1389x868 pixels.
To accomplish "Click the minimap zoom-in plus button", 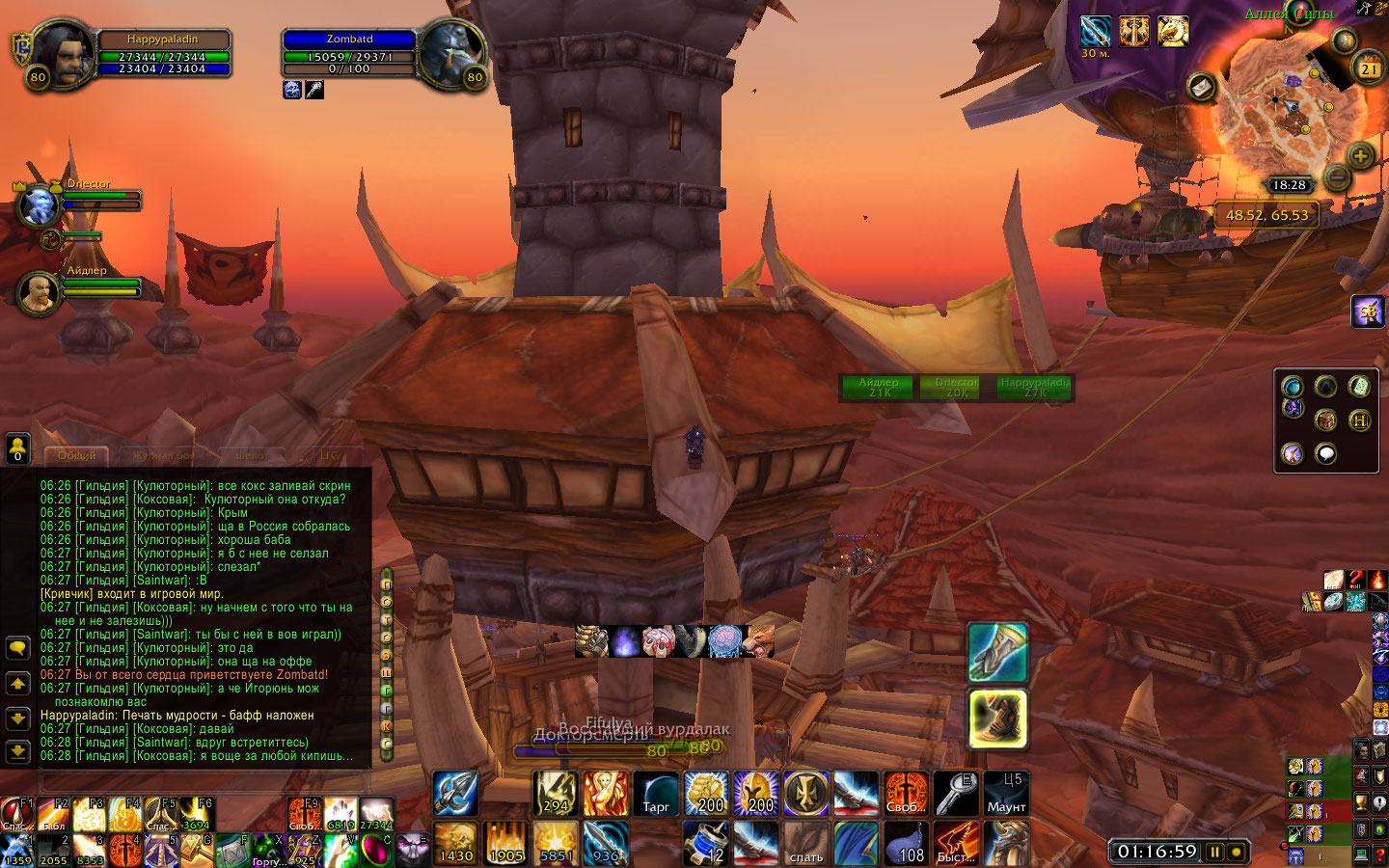I will pos(1360,155).
